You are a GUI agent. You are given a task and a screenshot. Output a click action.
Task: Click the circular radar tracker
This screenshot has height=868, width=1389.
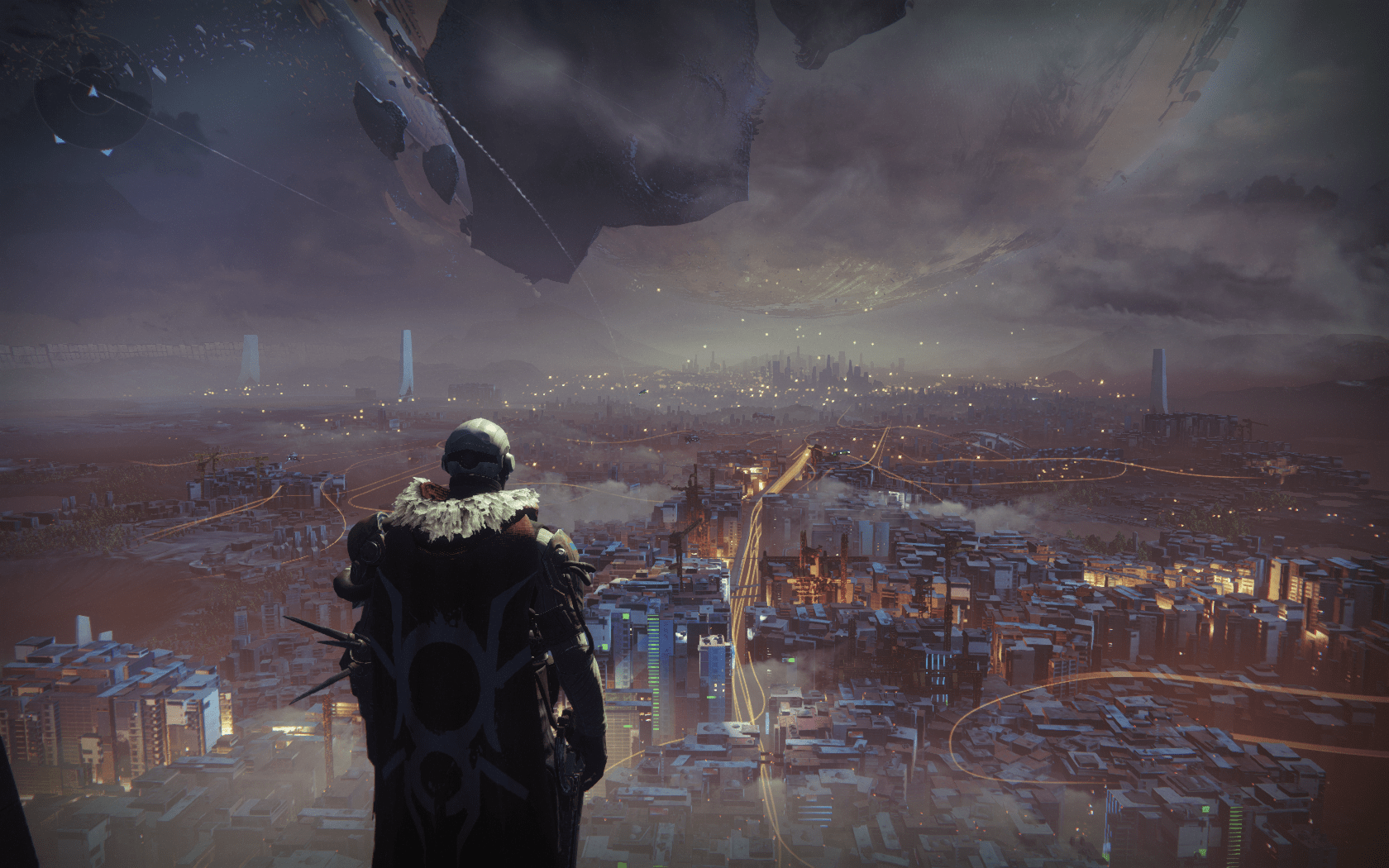[x=93, y=105]
